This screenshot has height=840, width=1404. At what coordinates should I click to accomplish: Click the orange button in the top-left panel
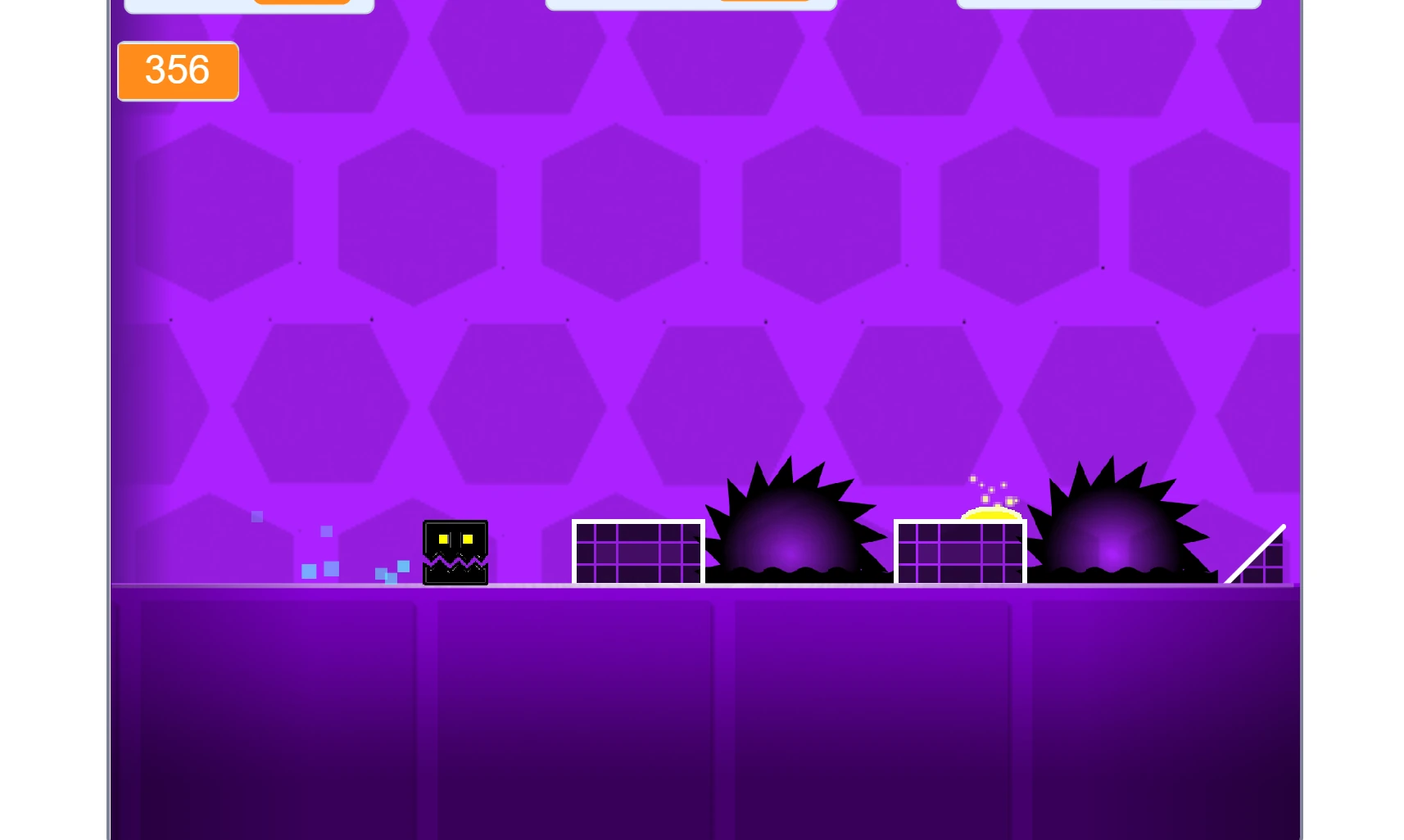[301, 2]
